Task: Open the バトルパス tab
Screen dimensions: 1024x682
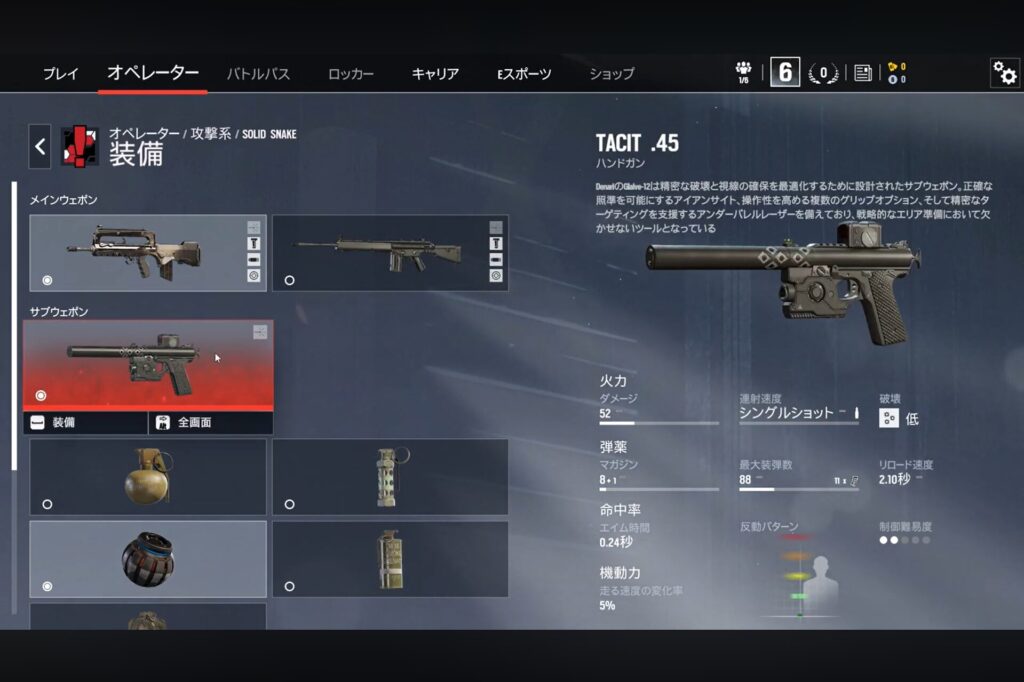Action: coord(258,74)
